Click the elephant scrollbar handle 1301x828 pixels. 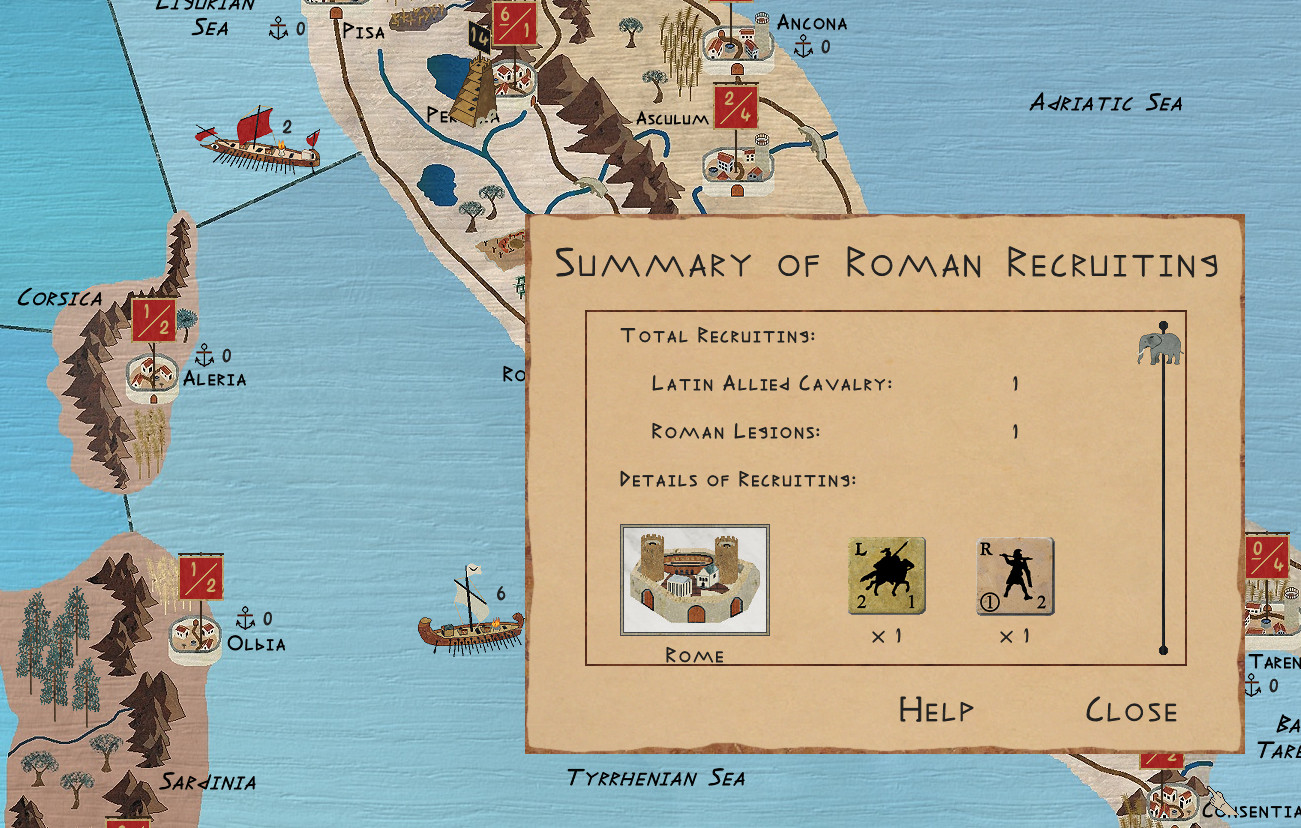[x=1159, y=348]
